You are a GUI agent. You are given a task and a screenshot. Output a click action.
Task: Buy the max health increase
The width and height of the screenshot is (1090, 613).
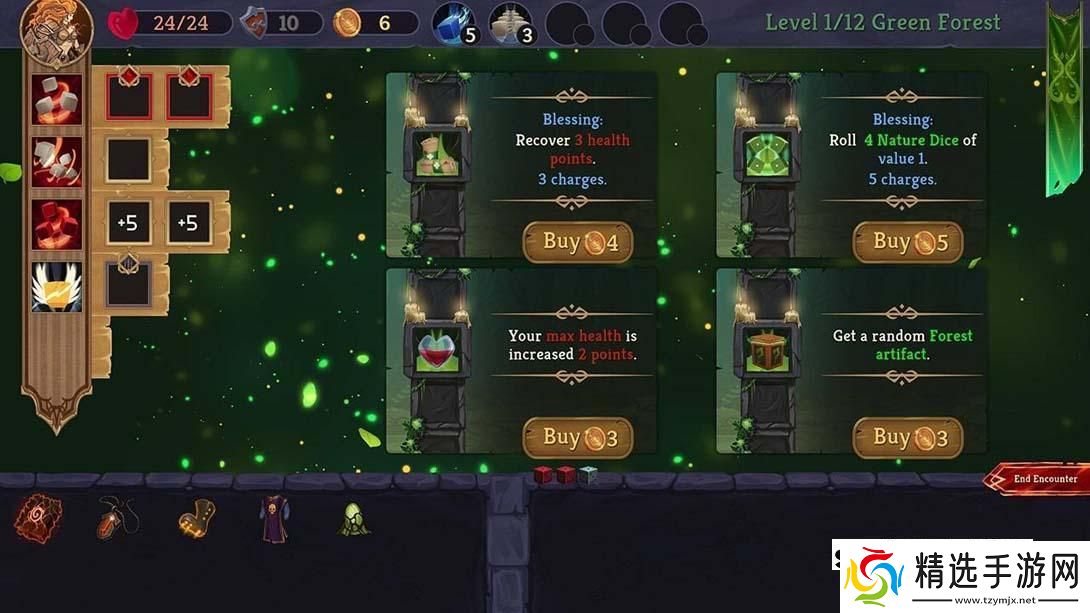[x=578, y=438]
